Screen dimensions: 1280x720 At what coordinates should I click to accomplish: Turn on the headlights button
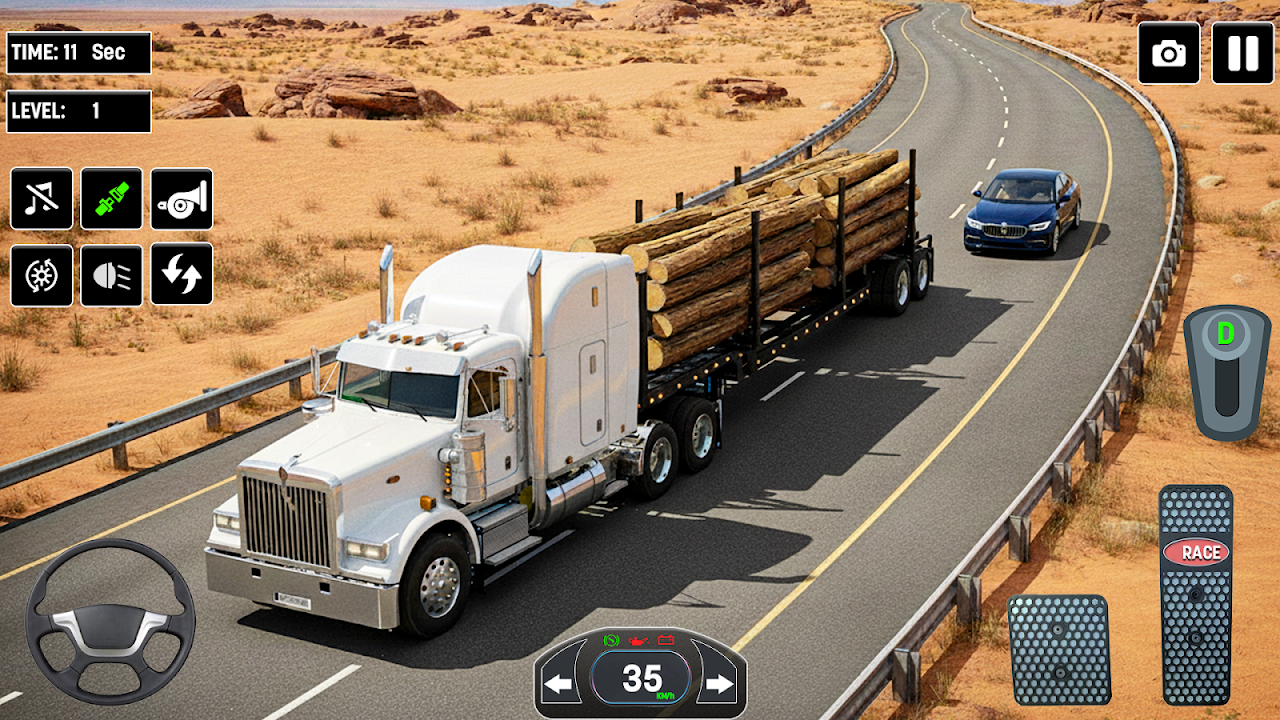coord(112,275)
